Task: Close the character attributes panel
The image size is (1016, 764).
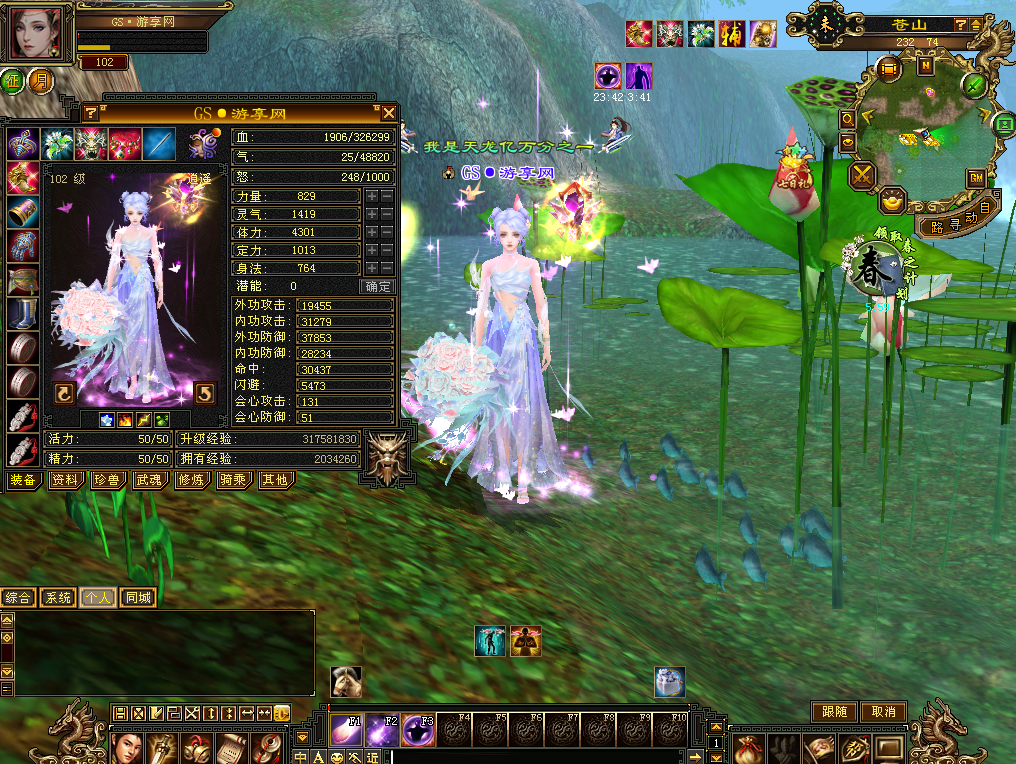Action: pos(389,113)
